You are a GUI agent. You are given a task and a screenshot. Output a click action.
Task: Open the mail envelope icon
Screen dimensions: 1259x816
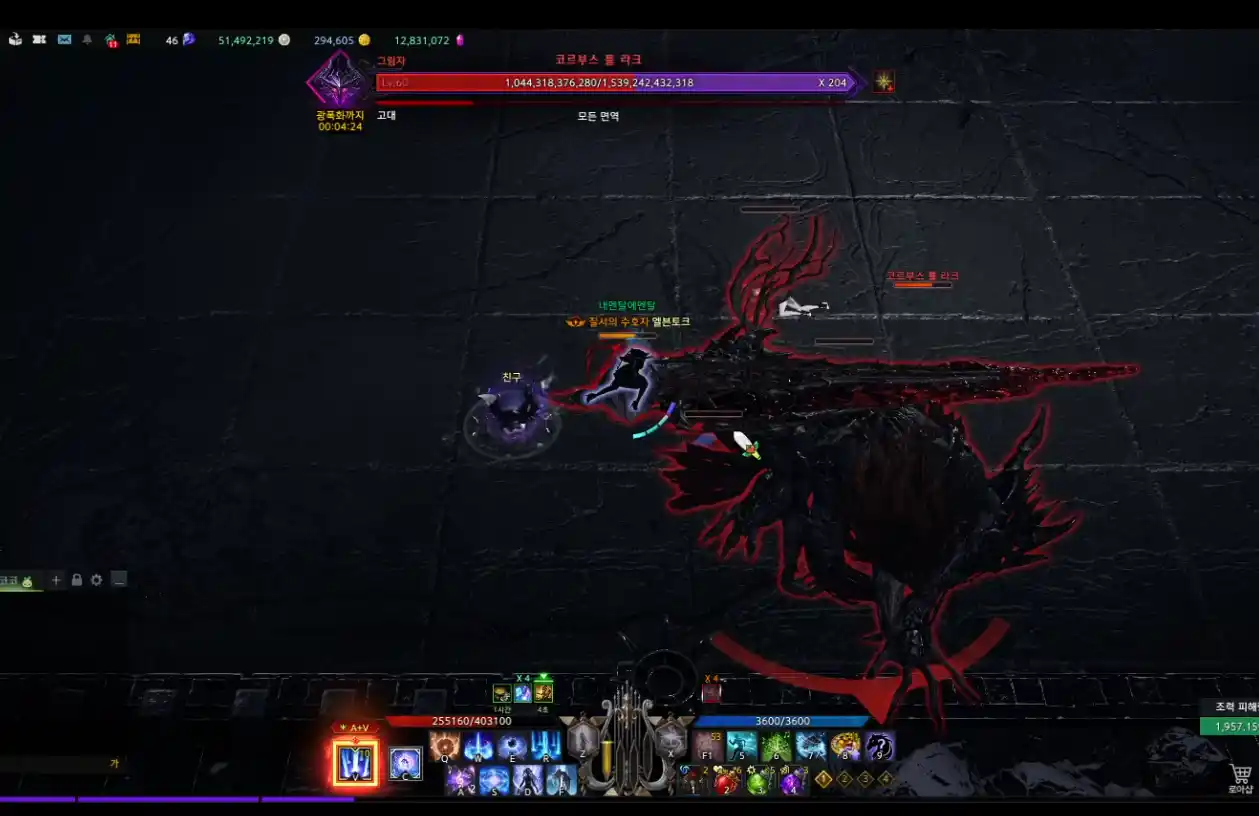click(64, 40)
